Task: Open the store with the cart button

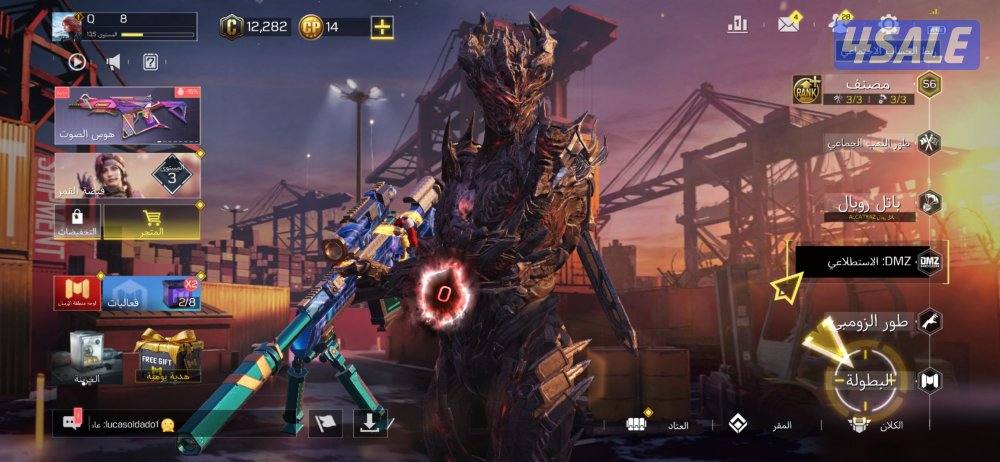Action: tap(152, 220)
